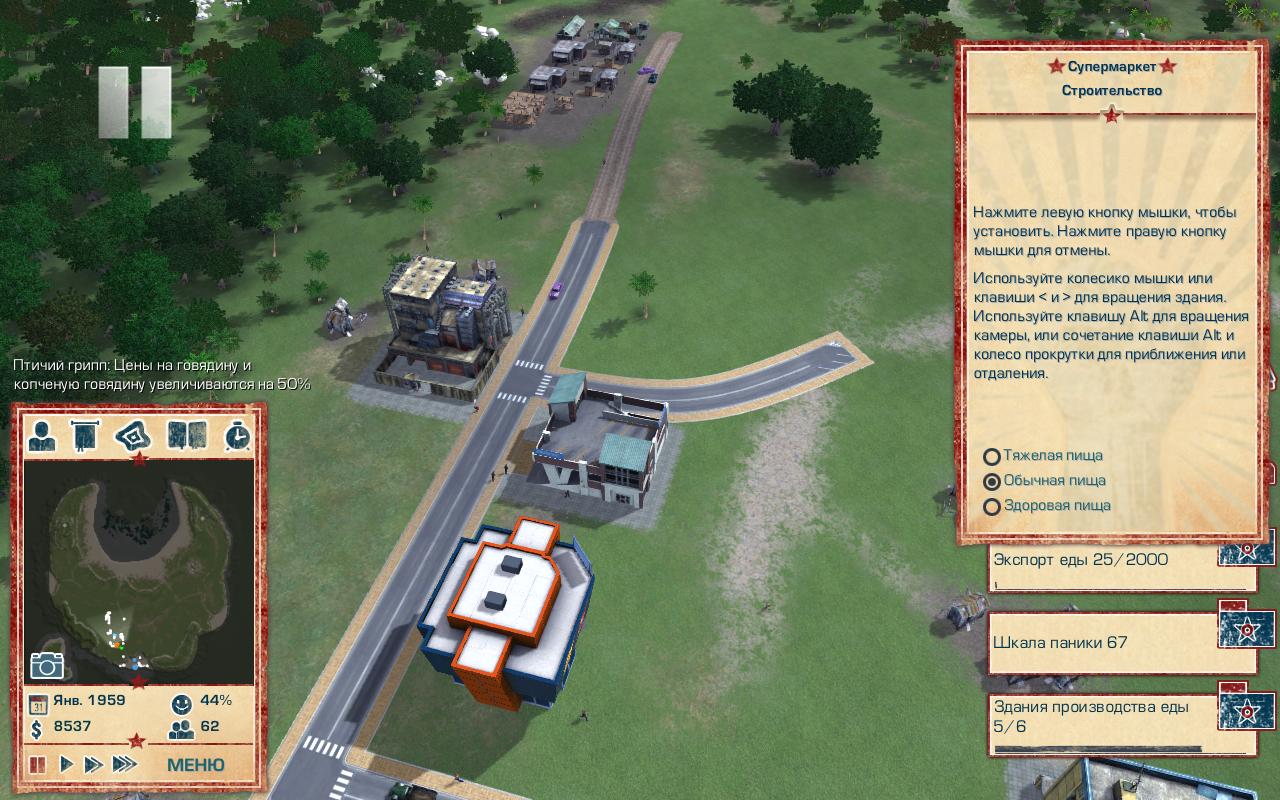Open the person silhouette icon panel
The image size is (1280, 800).
pos(42,436)
